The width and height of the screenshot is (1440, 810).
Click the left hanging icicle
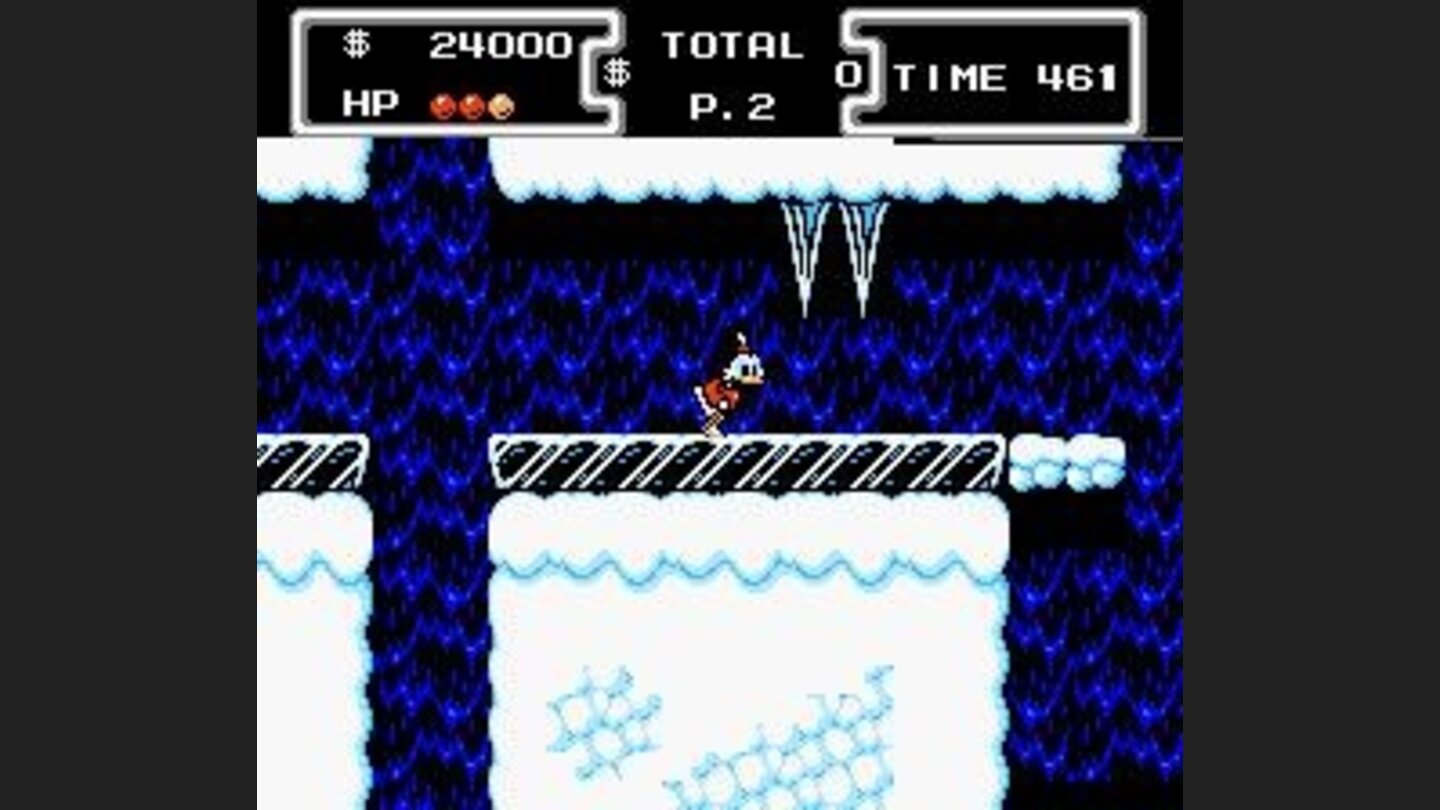[805, 250]
